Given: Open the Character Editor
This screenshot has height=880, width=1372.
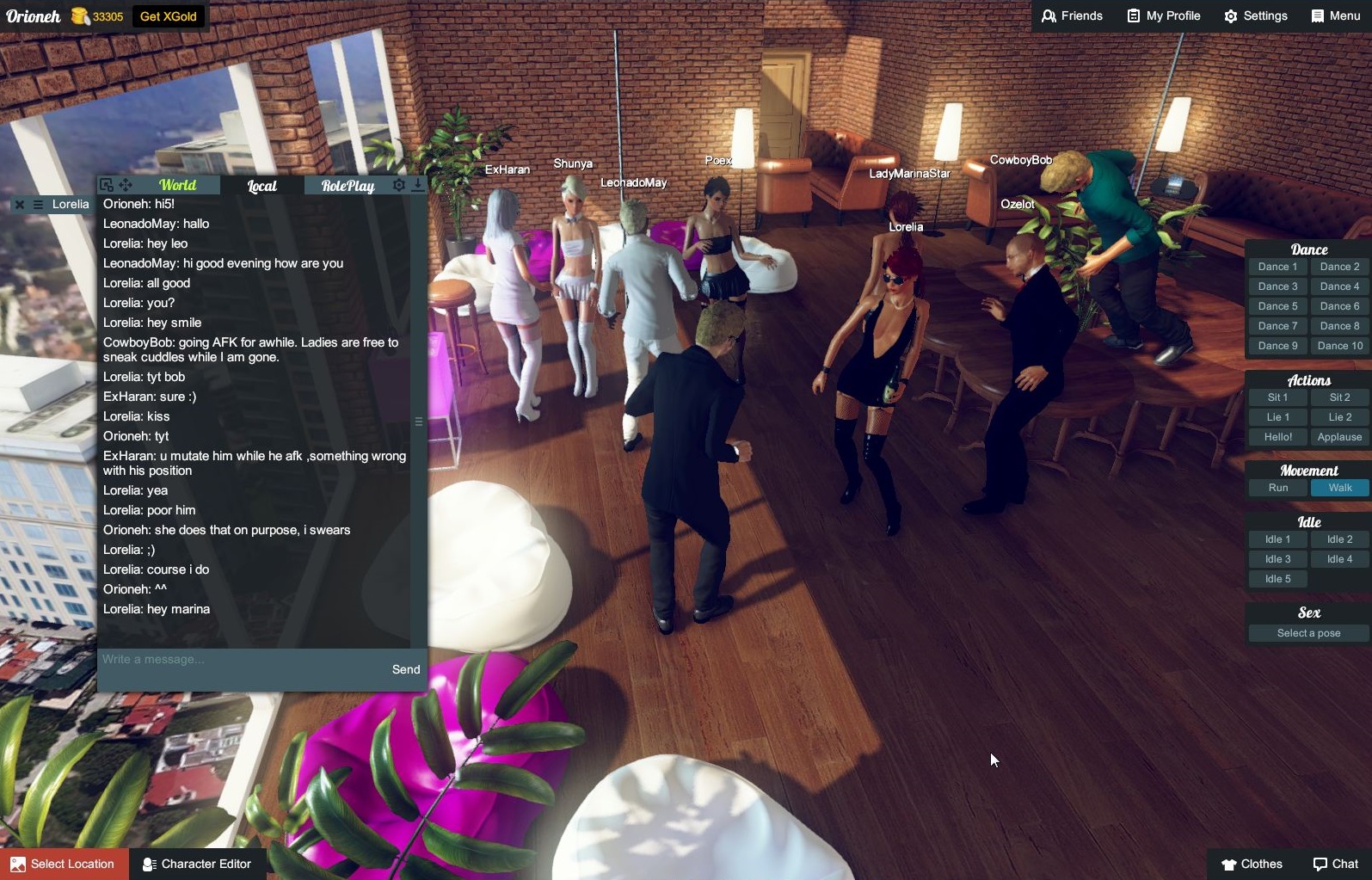Looking at the screenshot, I should click(197, 864).
